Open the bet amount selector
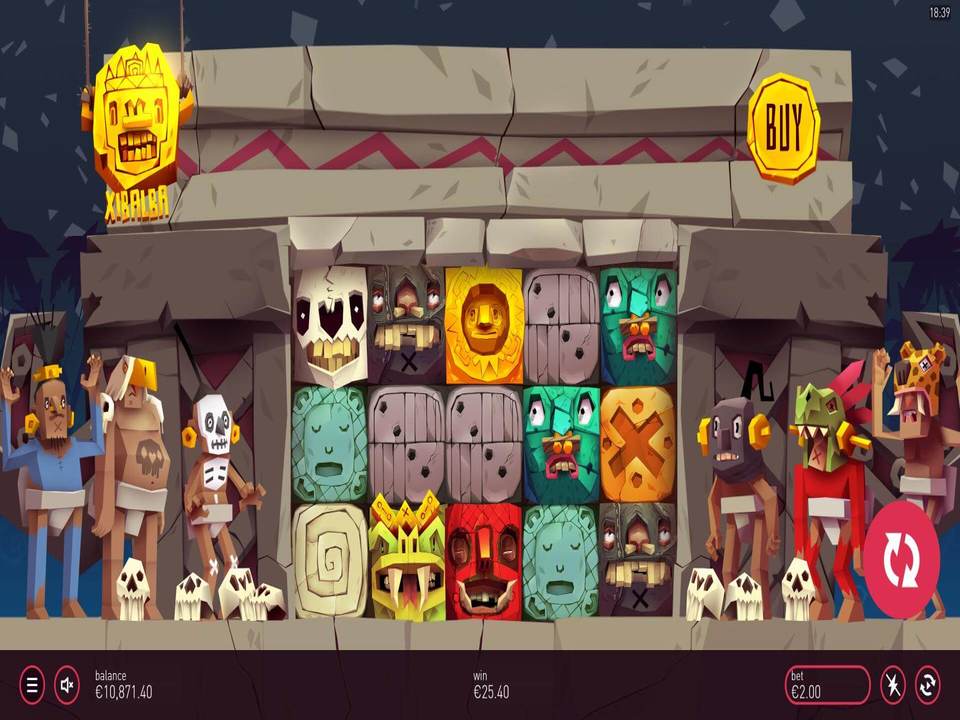The height and width of the screenshot is (720, 960). 827,685
